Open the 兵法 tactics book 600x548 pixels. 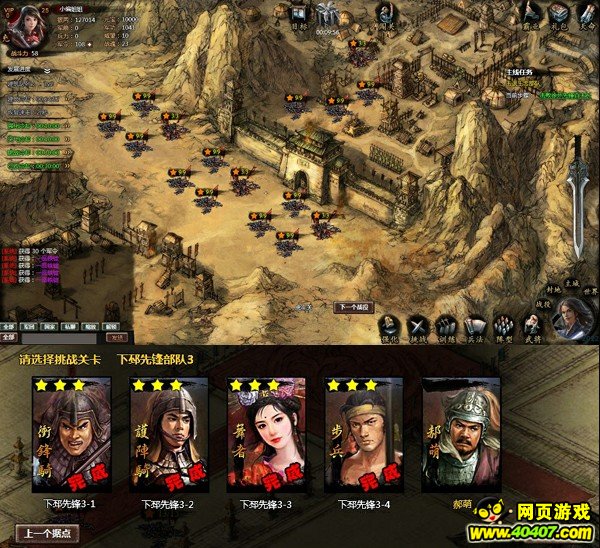pos(475,327)
